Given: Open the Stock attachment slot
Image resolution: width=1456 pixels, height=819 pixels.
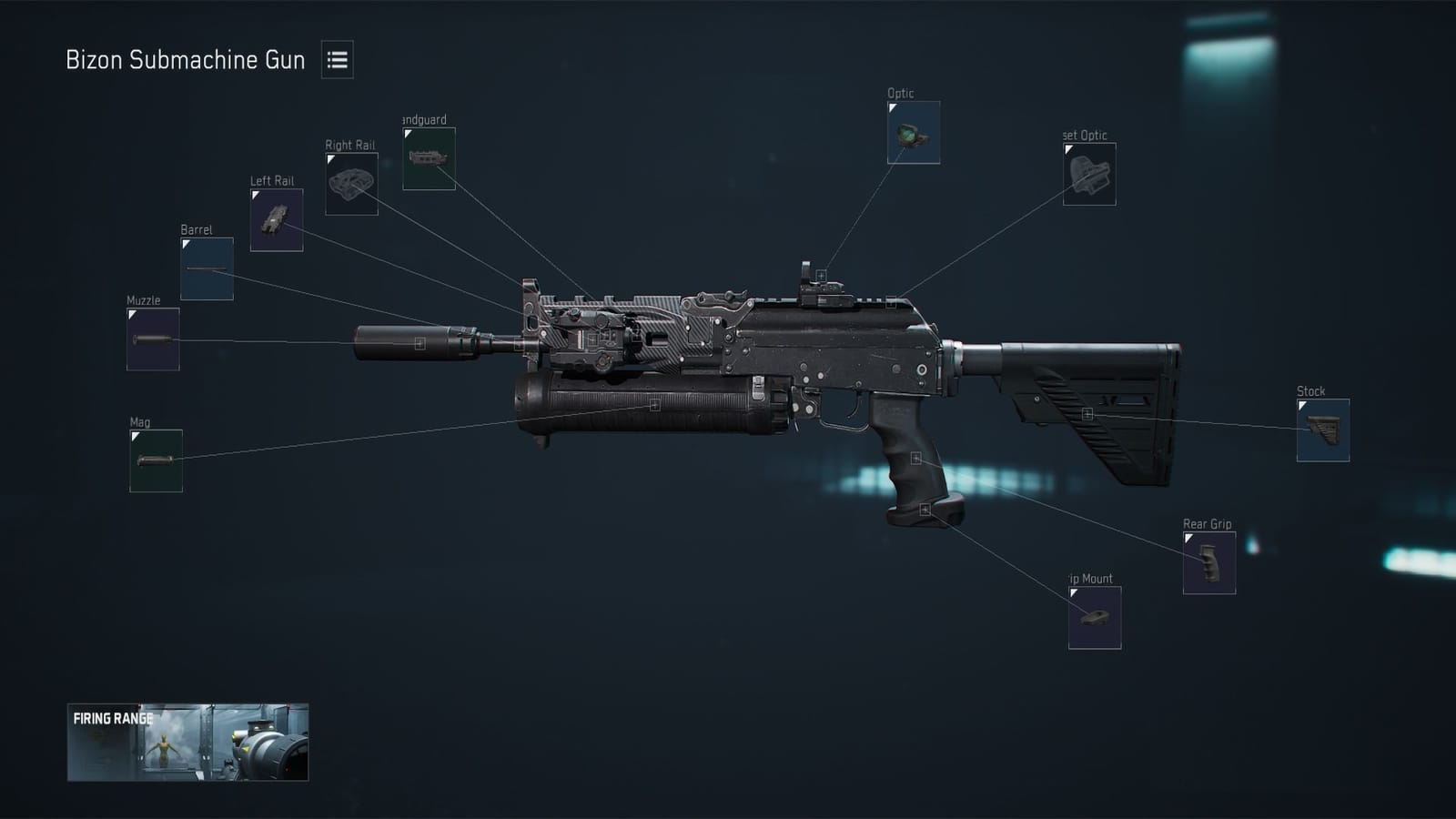Looking at the screenshot, I should (x=1324, y=431).
